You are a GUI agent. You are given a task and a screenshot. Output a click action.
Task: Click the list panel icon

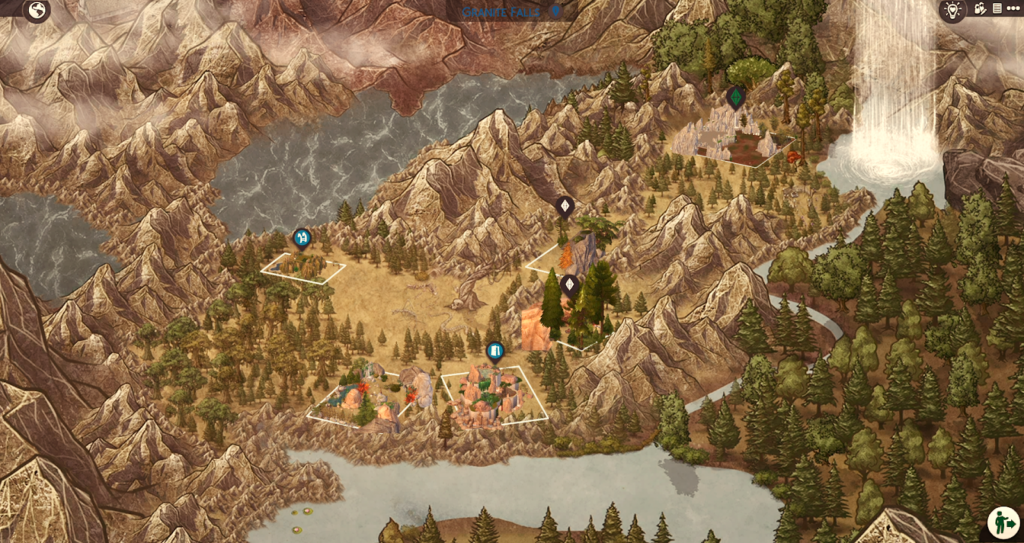(996, 8)
